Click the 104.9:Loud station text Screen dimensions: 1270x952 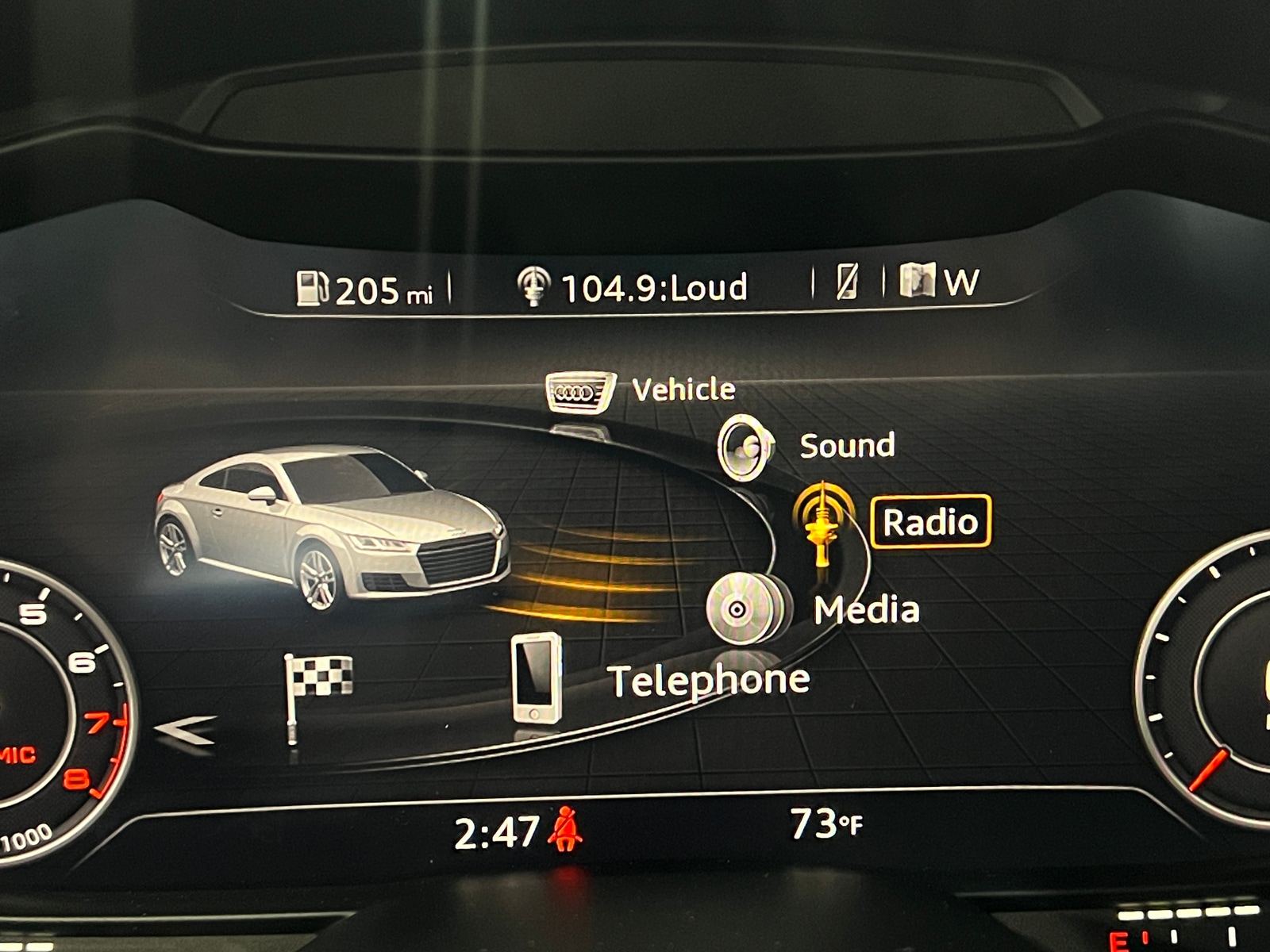652,287
